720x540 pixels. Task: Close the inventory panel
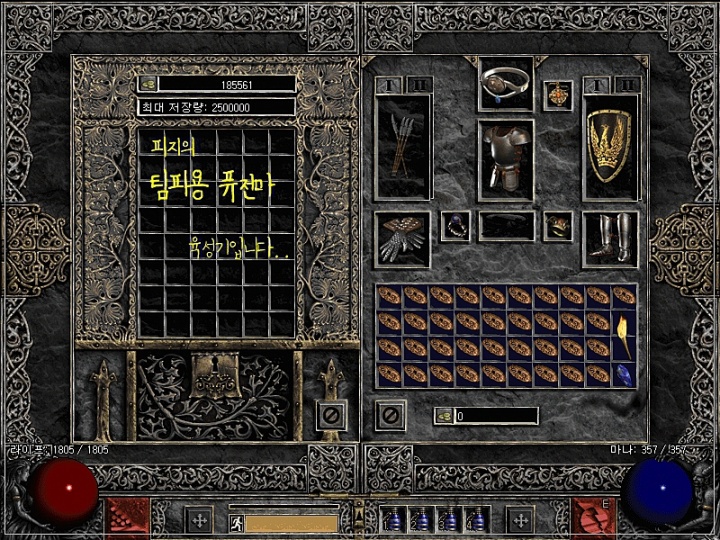[391, 413]
